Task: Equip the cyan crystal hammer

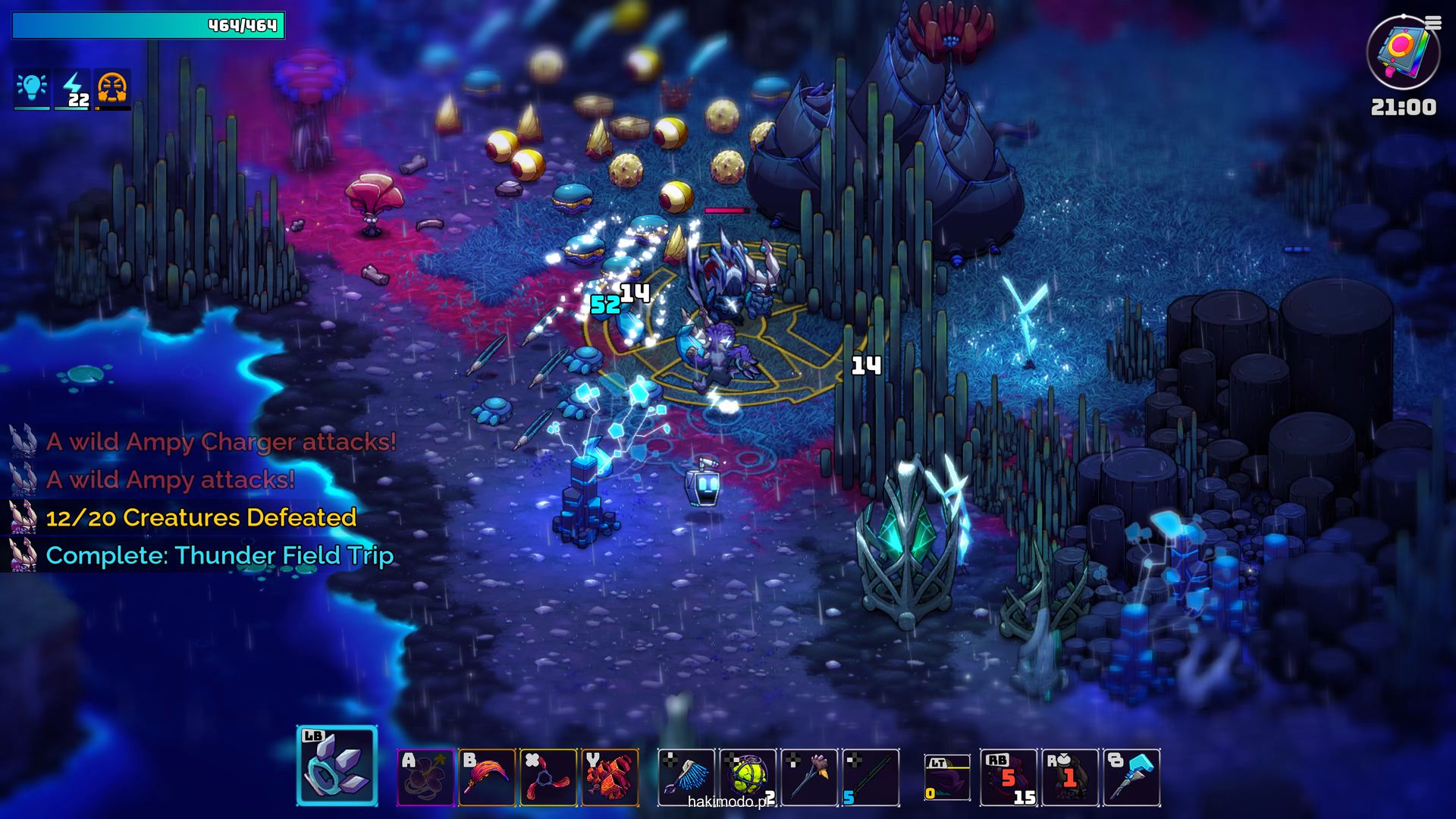Action: click(x=1131, y=777)
